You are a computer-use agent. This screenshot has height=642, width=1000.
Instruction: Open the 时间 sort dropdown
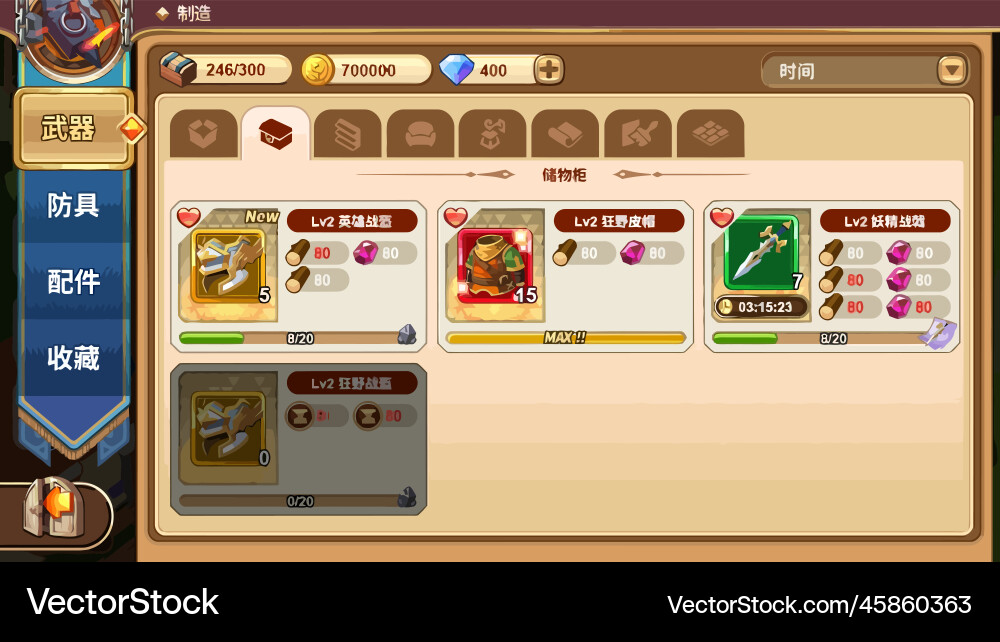tap(951, 71)
